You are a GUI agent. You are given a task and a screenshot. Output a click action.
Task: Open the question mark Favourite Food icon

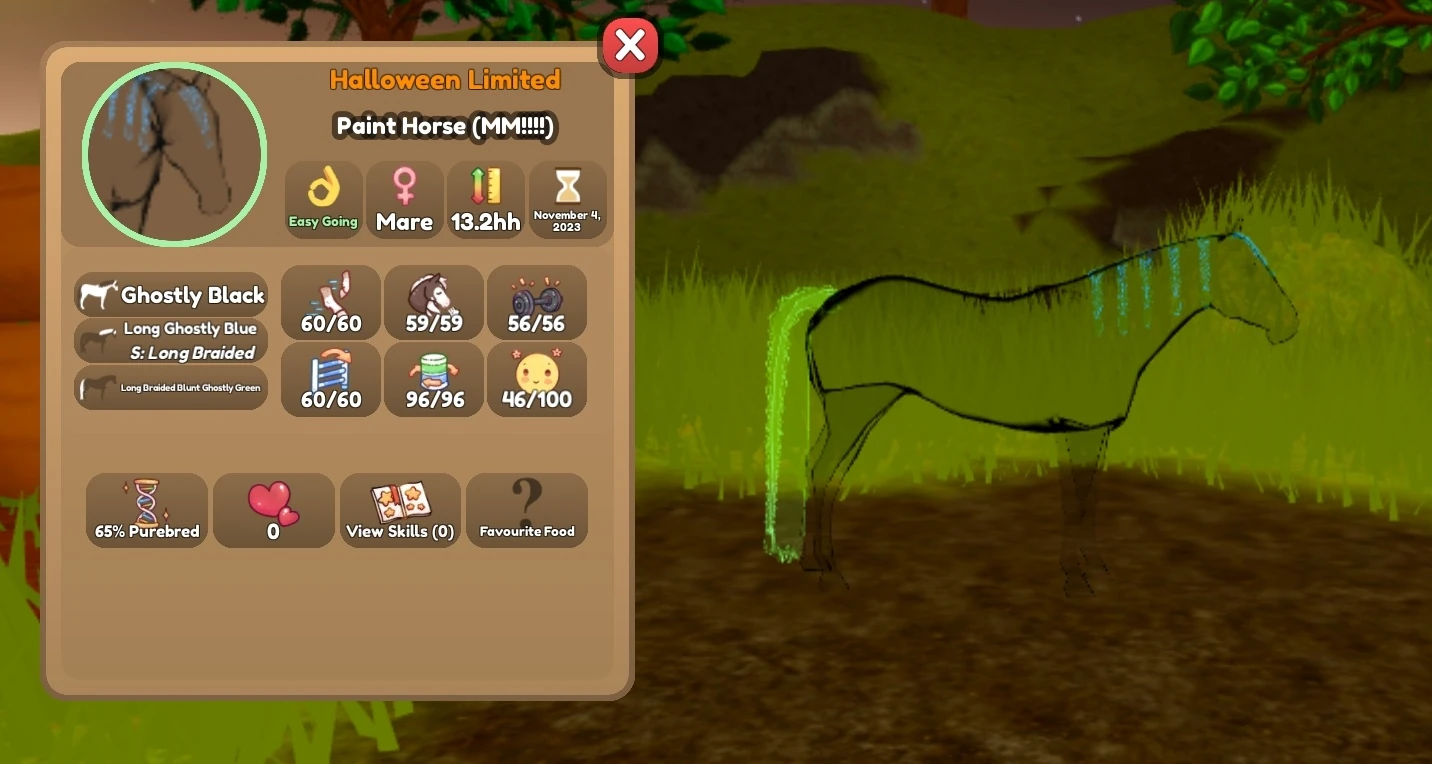[x=527, y=510]
